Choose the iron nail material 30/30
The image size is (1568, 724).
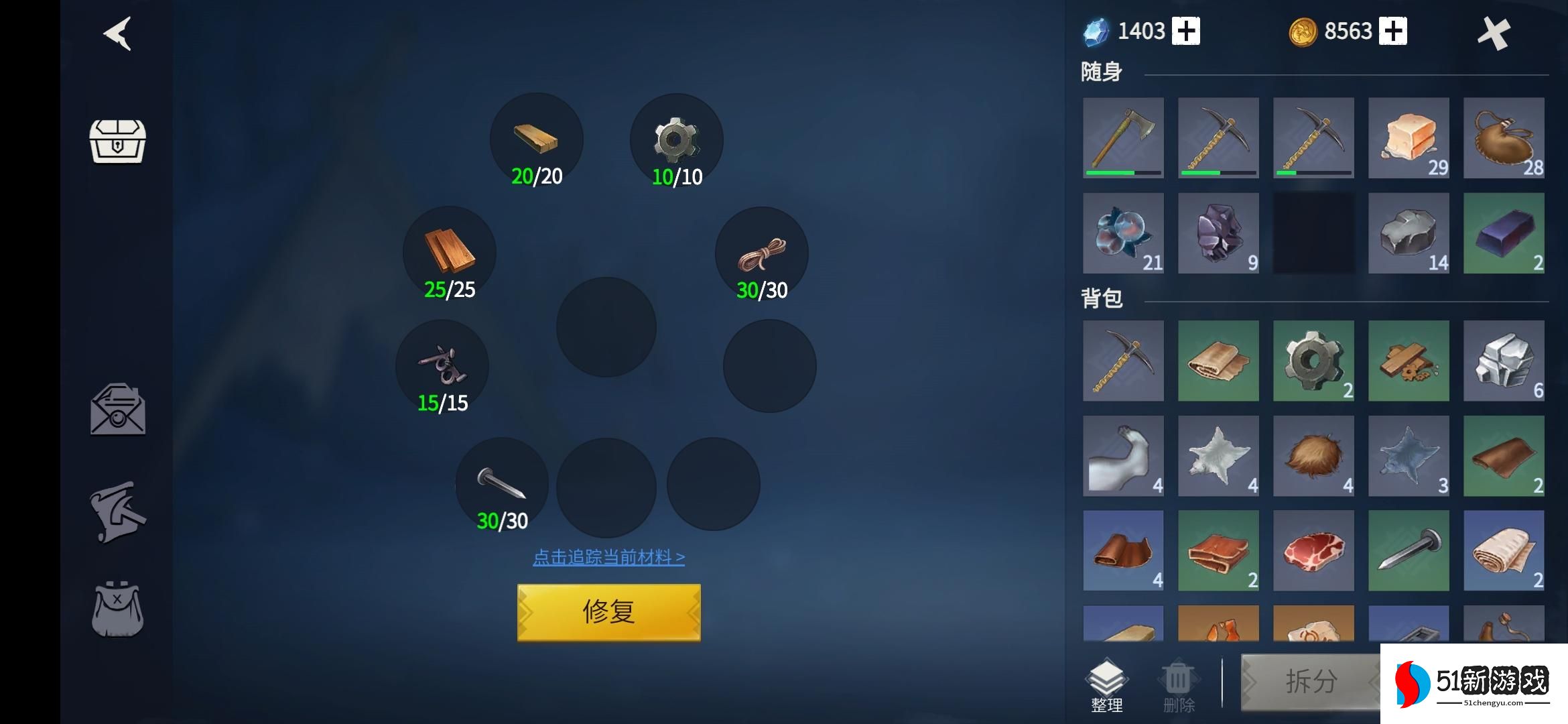point(502,485)
